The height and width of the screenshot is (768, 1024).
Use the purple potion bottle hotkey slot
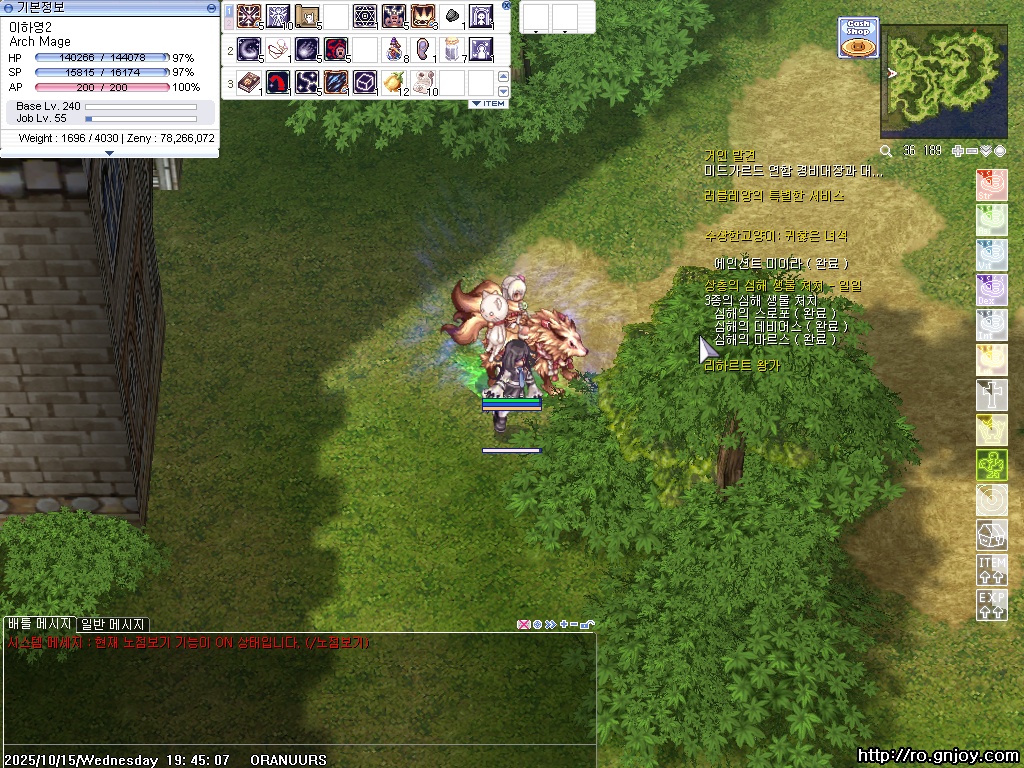pyautogui.click(x=394, y=49)
